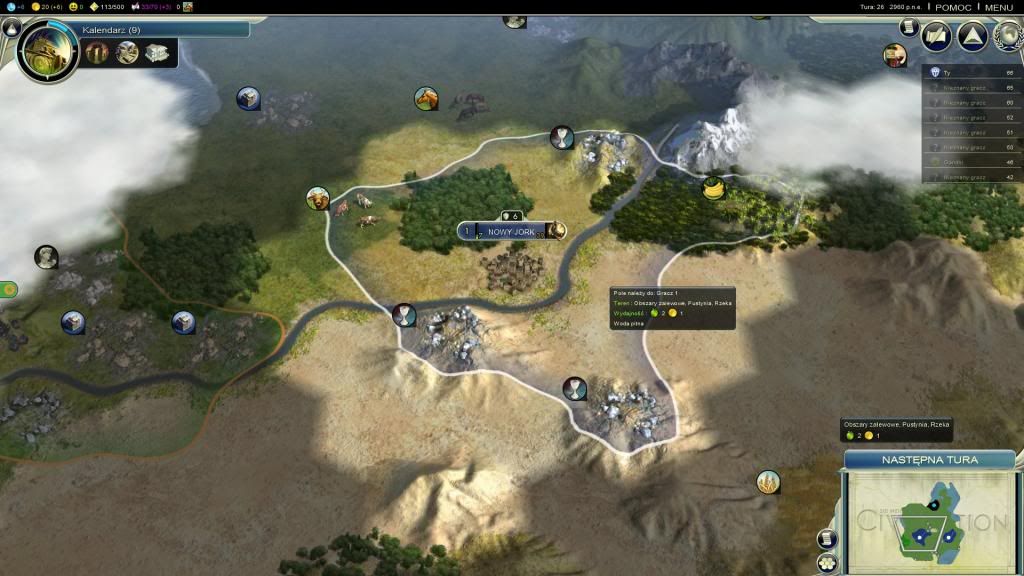Click the science beaker icon in top bar
This screenshot has height=576, width=1024.
point(9,7)
